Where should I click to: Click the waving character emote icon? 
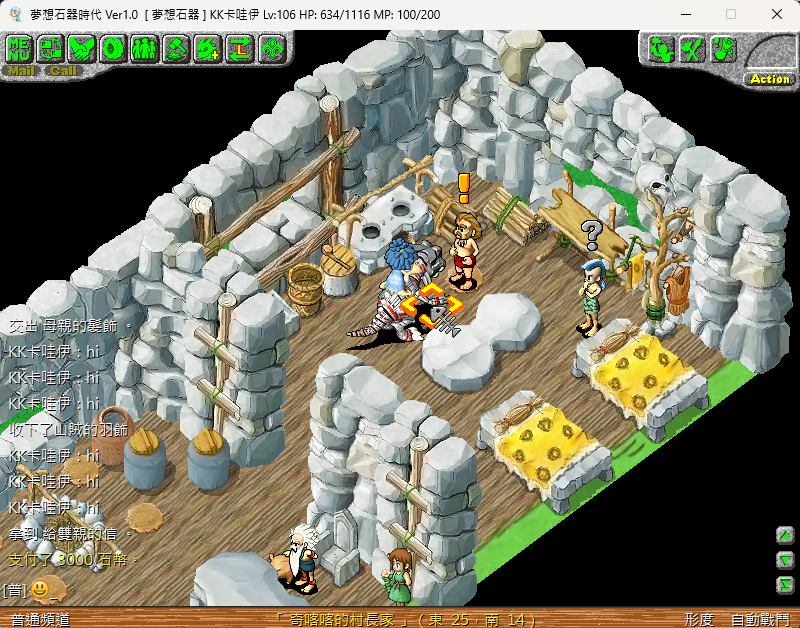pyautogui.click(x=661, y=48)
